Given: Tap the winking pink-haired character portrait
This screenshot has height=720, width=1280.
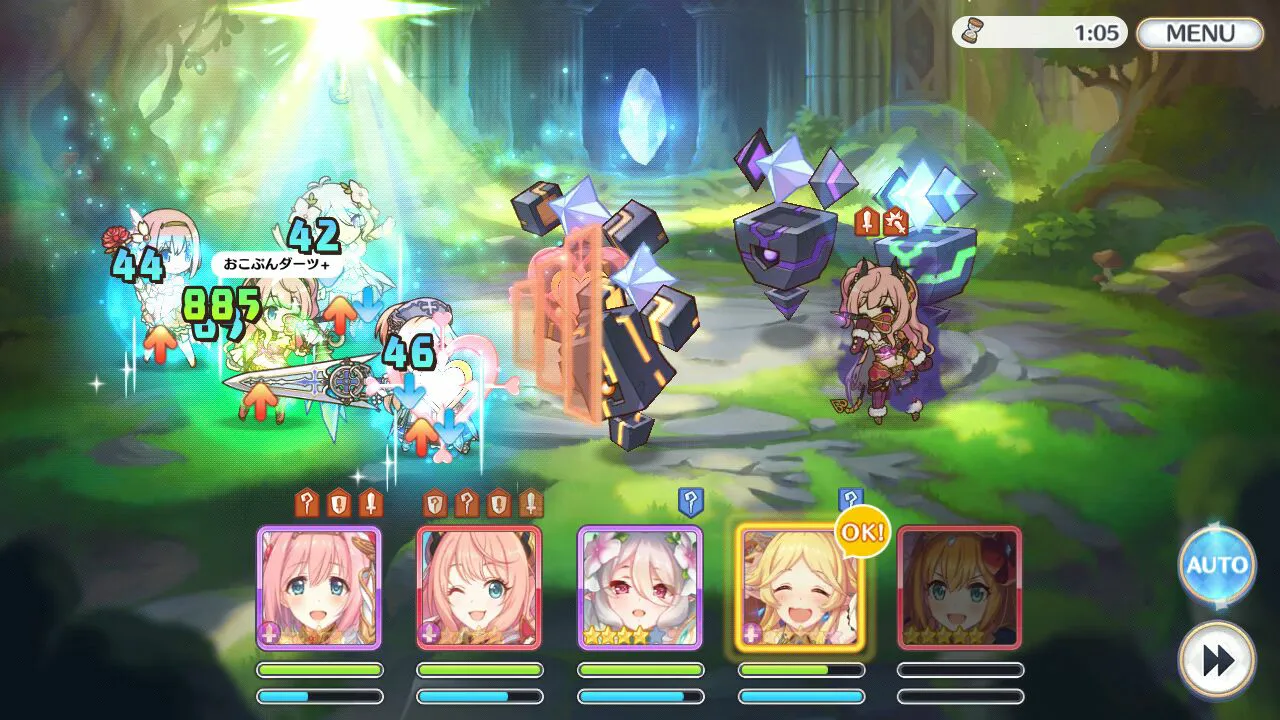Looking at the screenshot, I should [479, 588].
